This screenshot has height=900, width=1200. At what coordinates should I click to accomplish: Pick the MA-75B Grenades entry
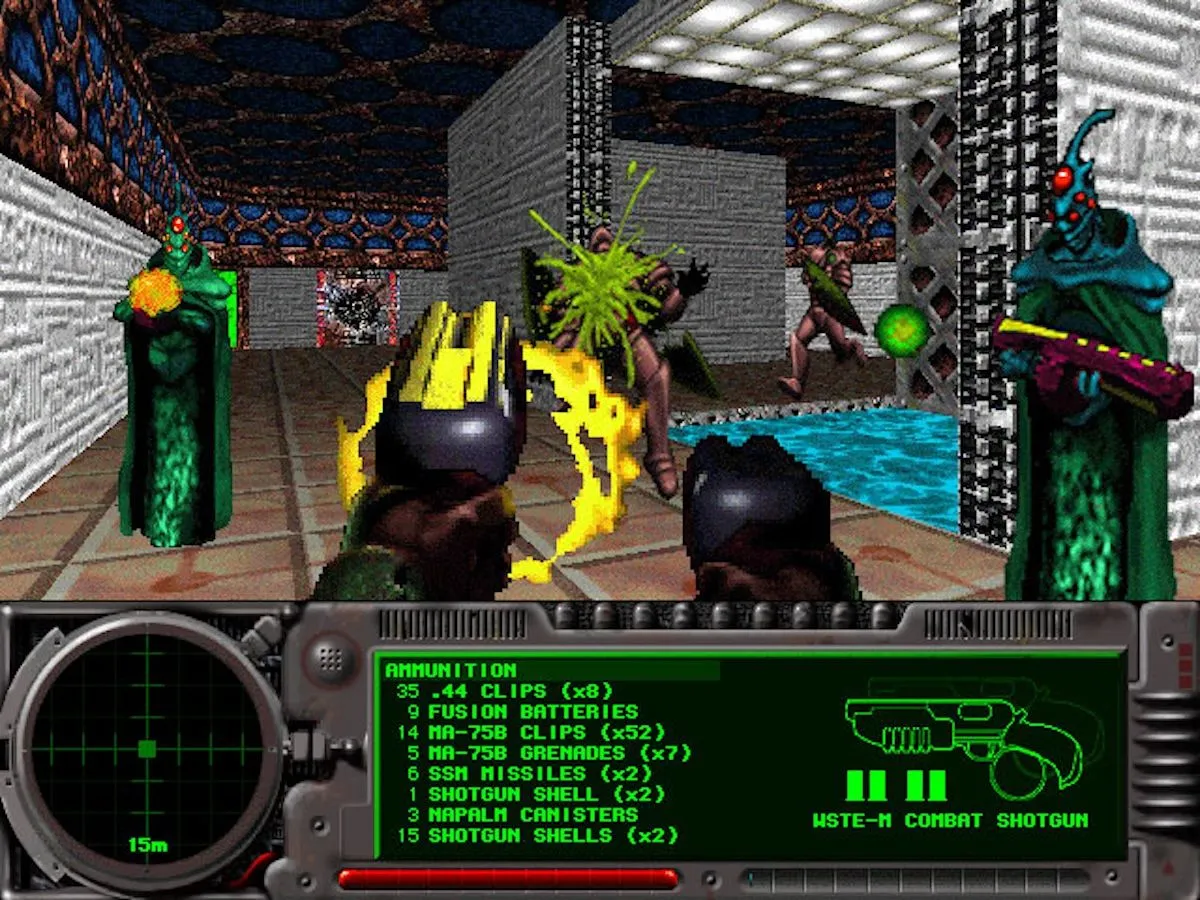coord(543,753)
